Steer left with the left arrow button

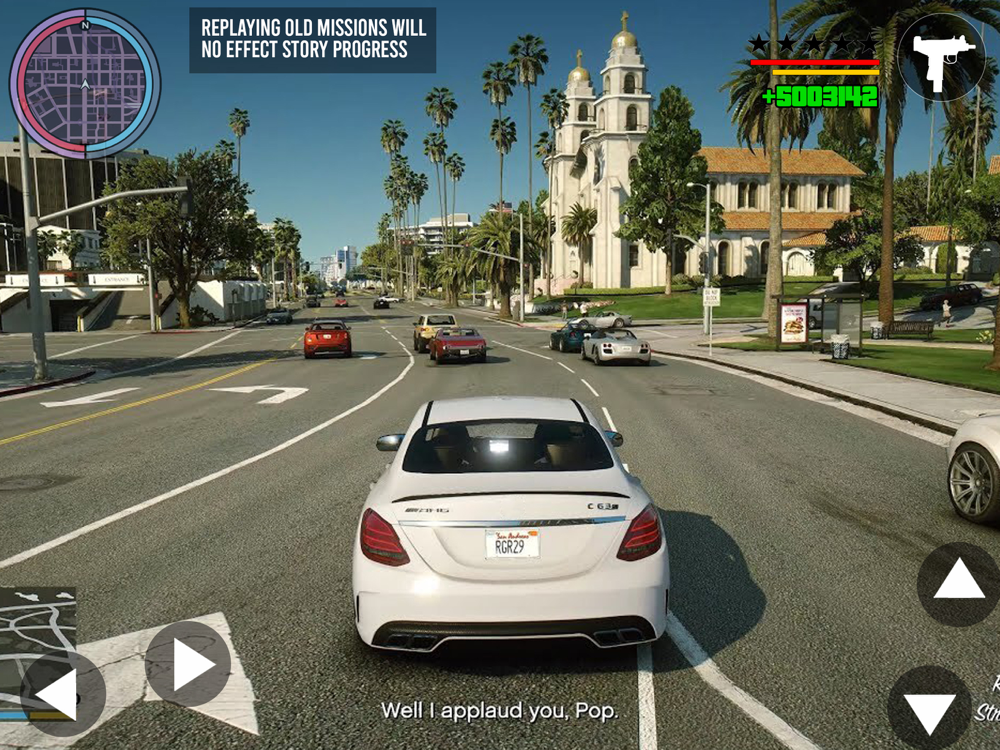tap(62, 693)
